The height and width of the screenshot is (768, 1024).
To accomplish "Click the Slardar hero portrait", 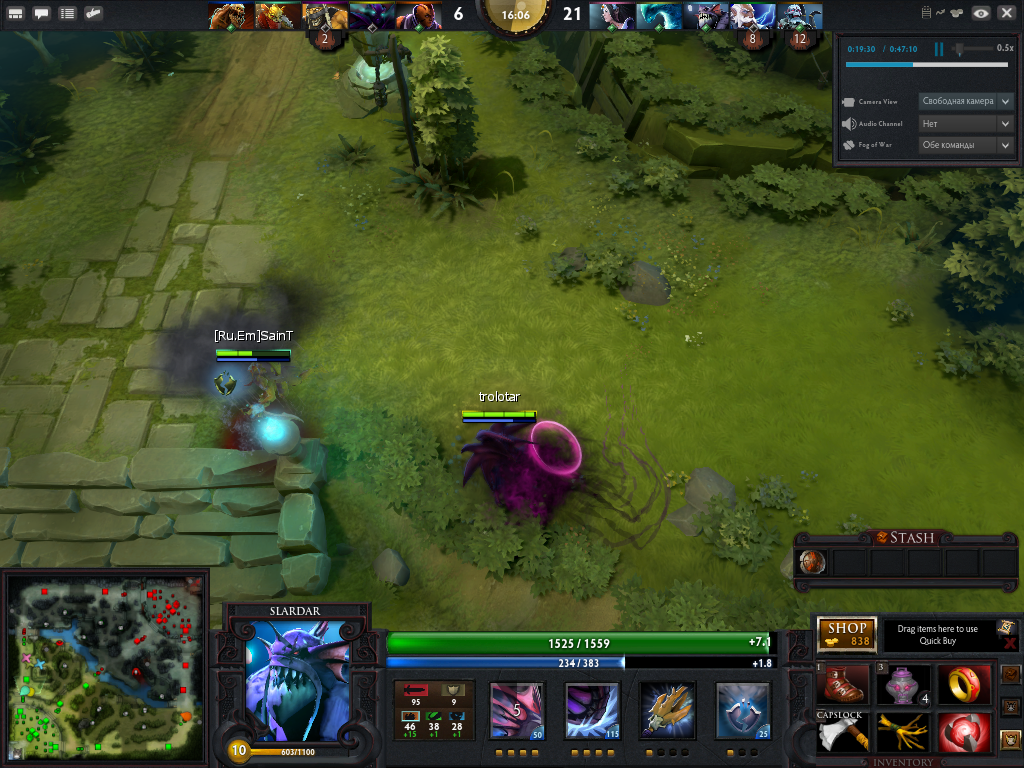I will point(297,681).
